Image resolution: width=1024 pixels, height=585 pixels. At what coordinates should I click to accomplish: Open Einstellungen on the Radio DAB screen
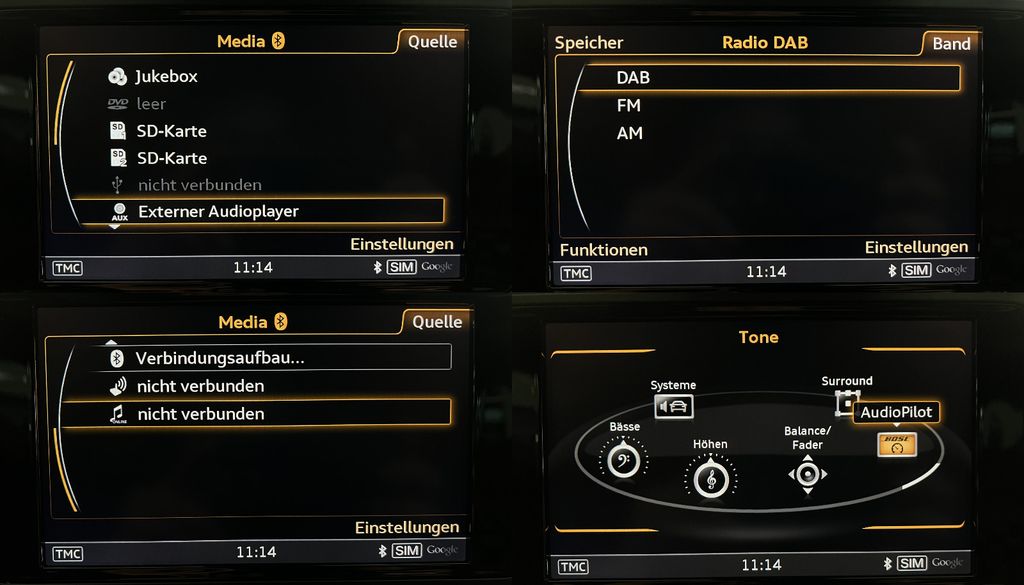point(916,247)
